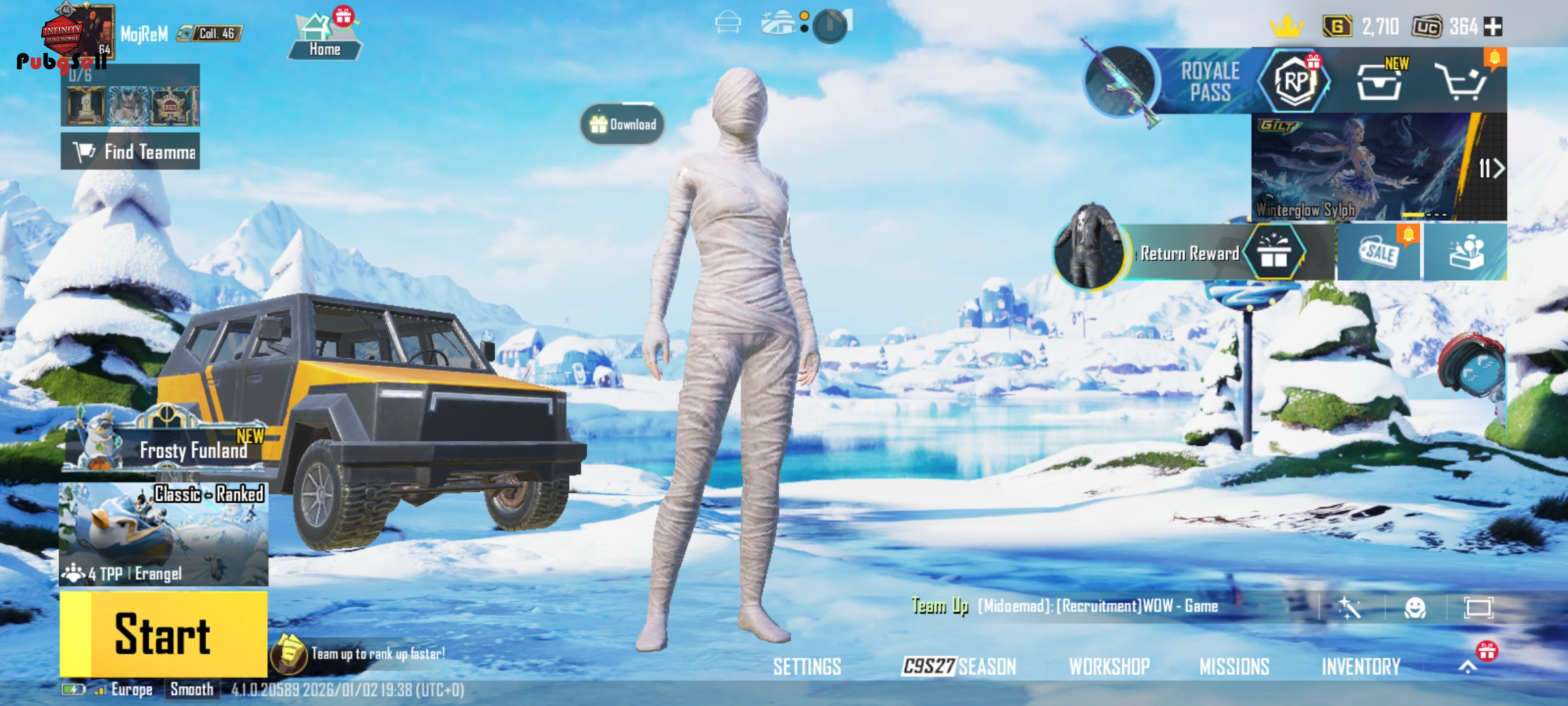The image size is (1568, 706).
Task: Add UC with the plus button
Action: coord(1494,27)
